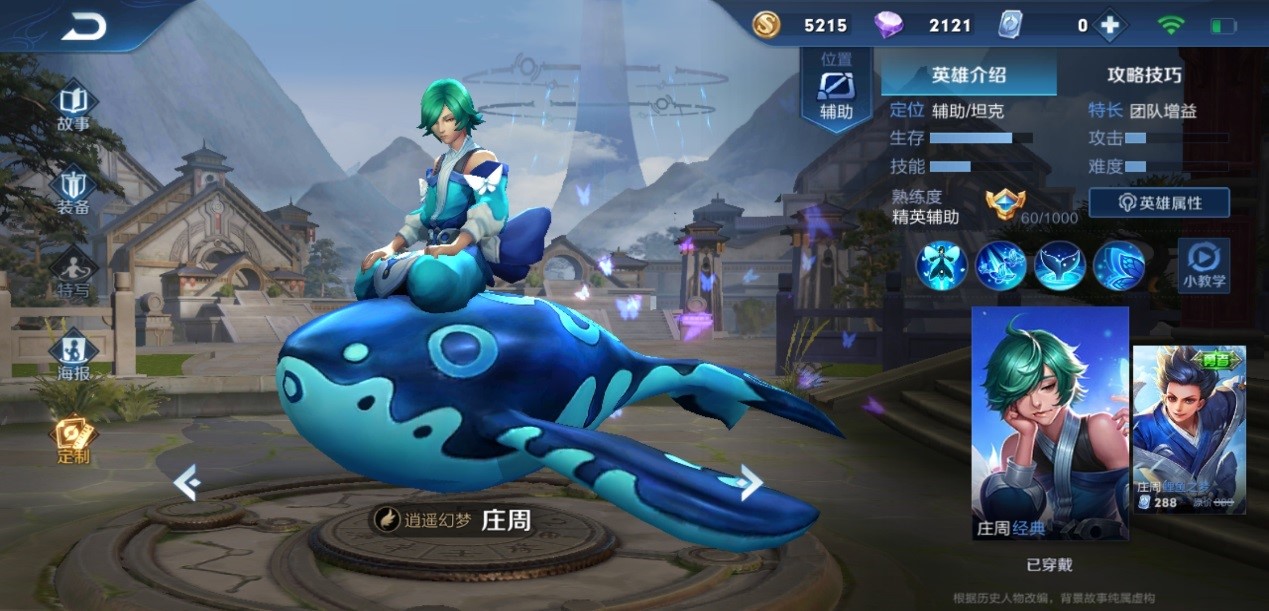This screenshot has width=1269, height=611.
Task: Select the whale tail skill icon
Action: click(1060, 266)
